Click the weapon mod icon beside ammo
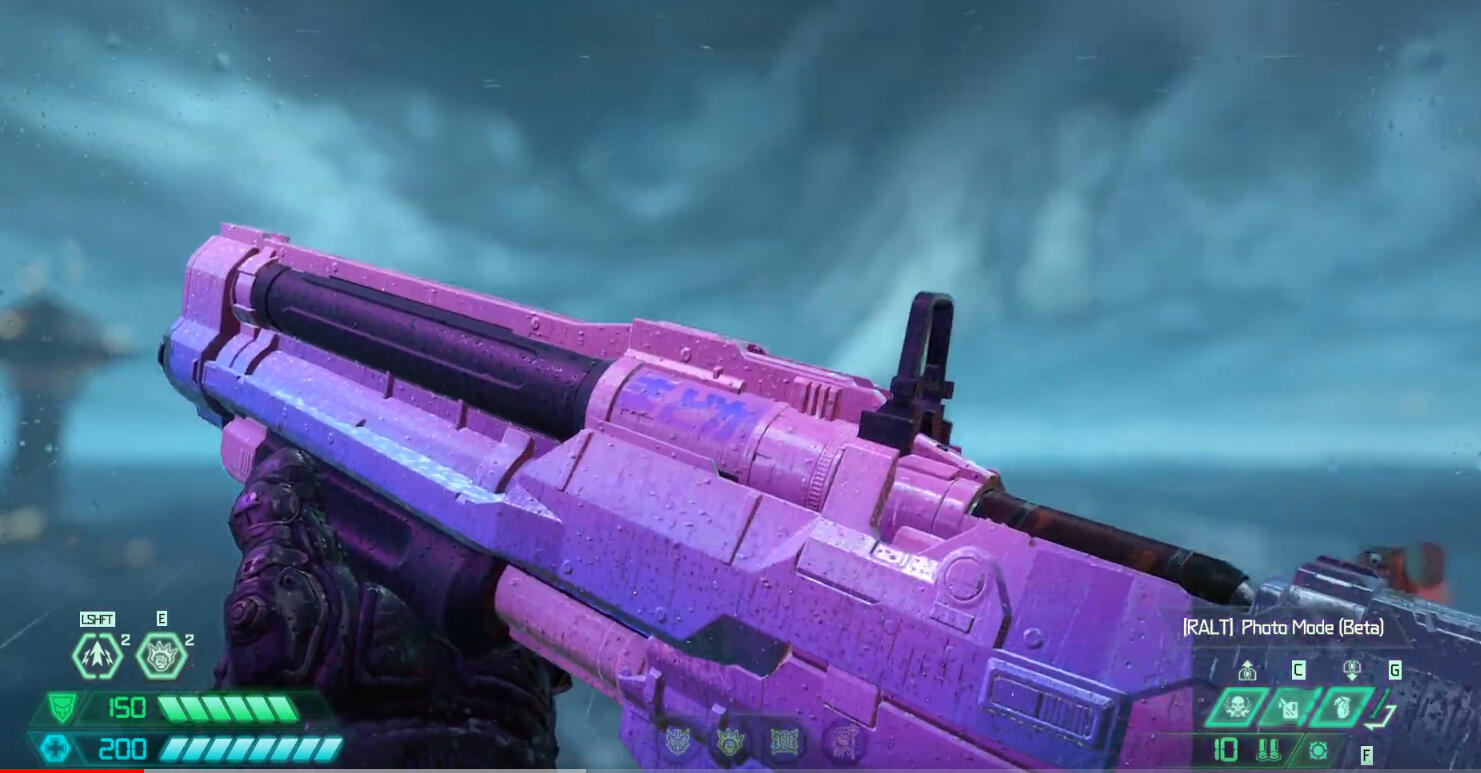Image resolution: width=1481 pixels, height=773 pixels. [x=1318, y=750]
